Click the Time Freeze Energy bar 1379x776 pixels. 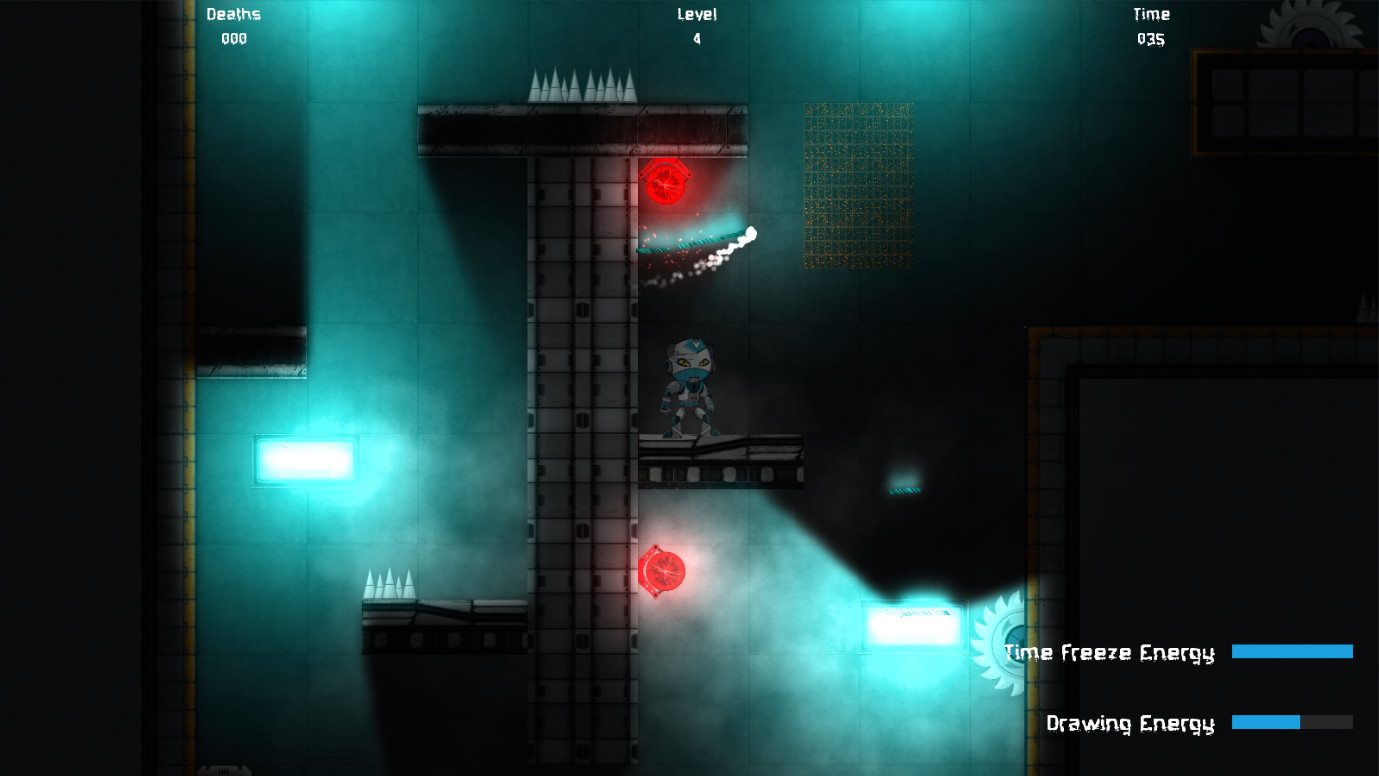click(1292, 650)
